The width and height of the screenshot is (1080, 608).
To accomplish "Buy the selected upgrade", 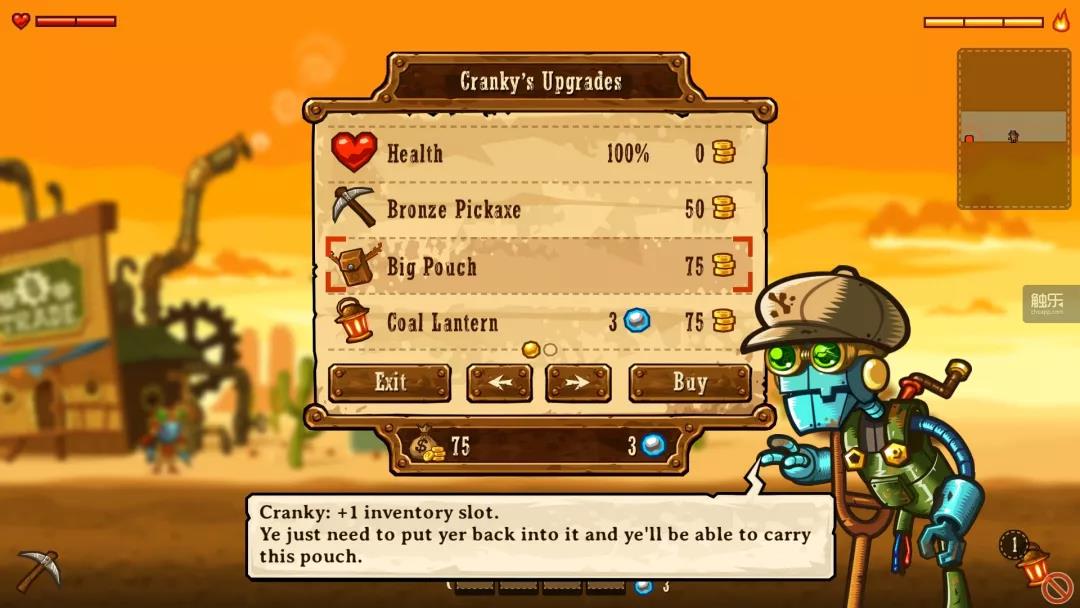I will tap(689, 383).
